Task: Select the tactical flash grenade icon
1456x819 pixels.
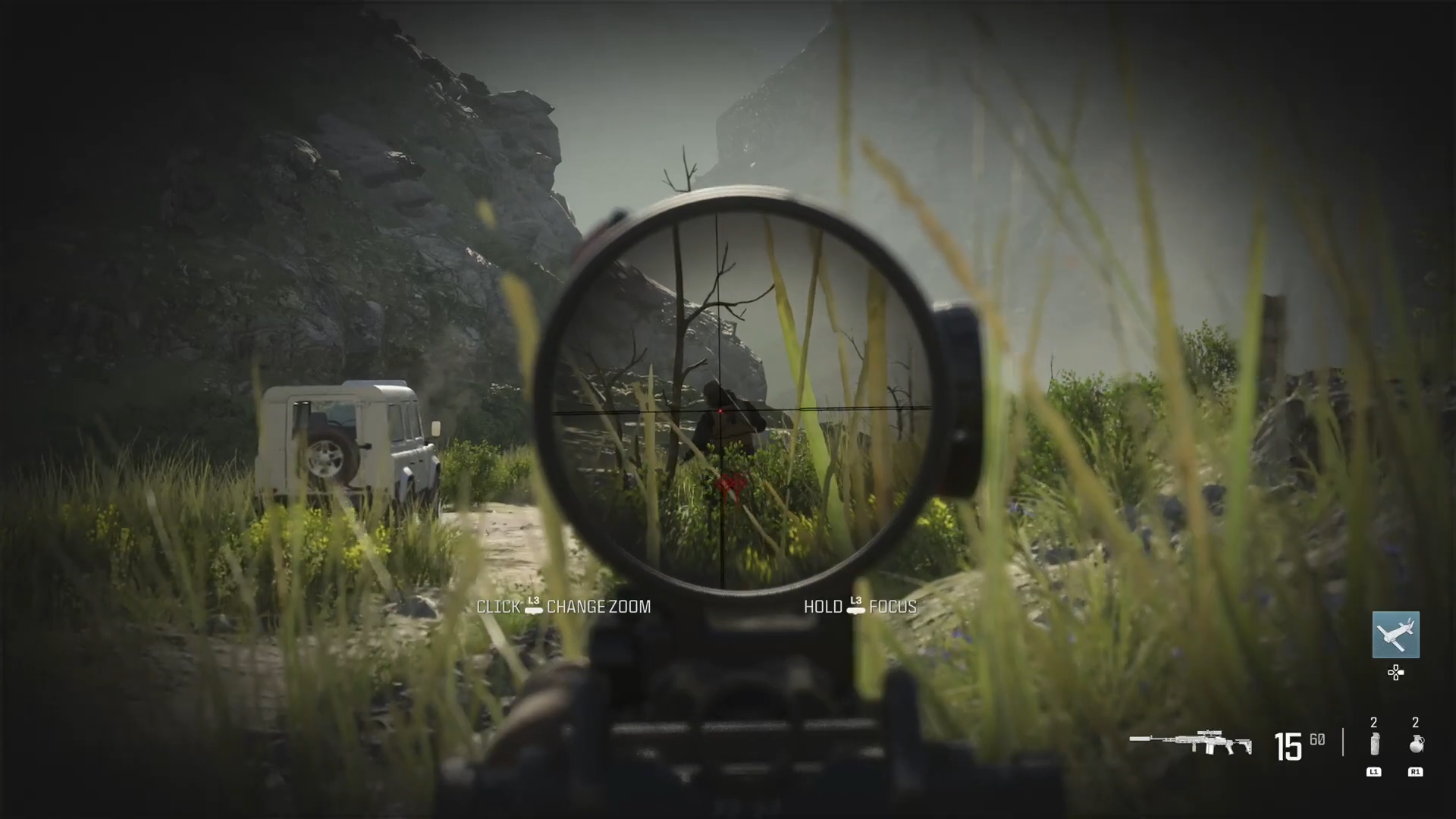Action: (1373, 745)
